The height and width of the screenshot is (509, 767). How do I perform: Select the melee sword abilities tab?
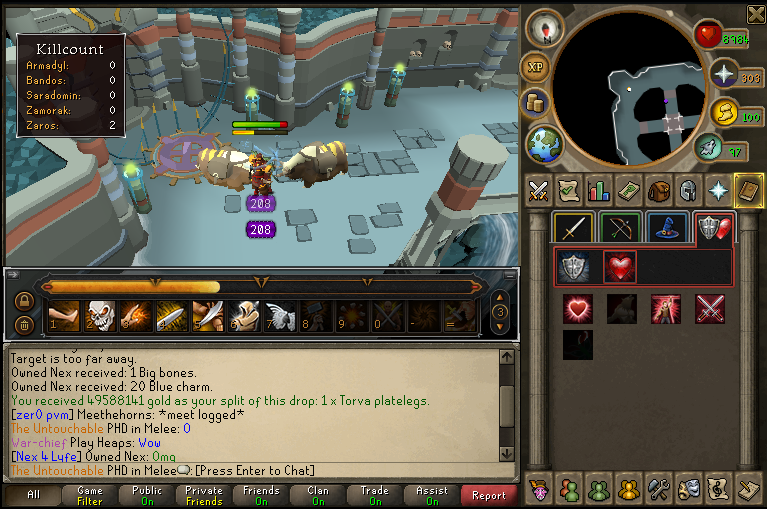coord(574,229)
